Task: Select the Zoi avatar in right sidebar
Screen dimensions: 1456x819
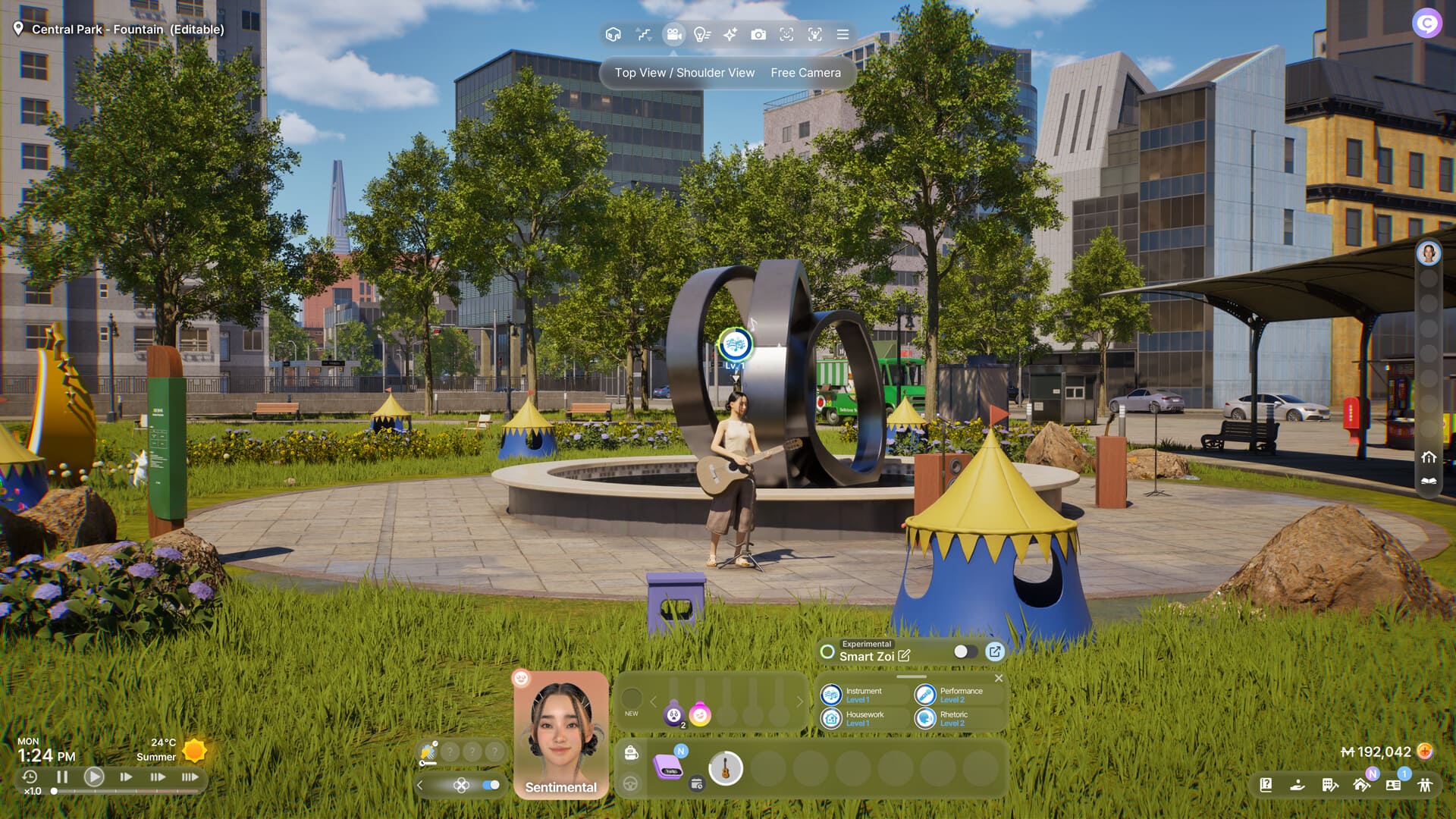Action: coord(1429,253)
